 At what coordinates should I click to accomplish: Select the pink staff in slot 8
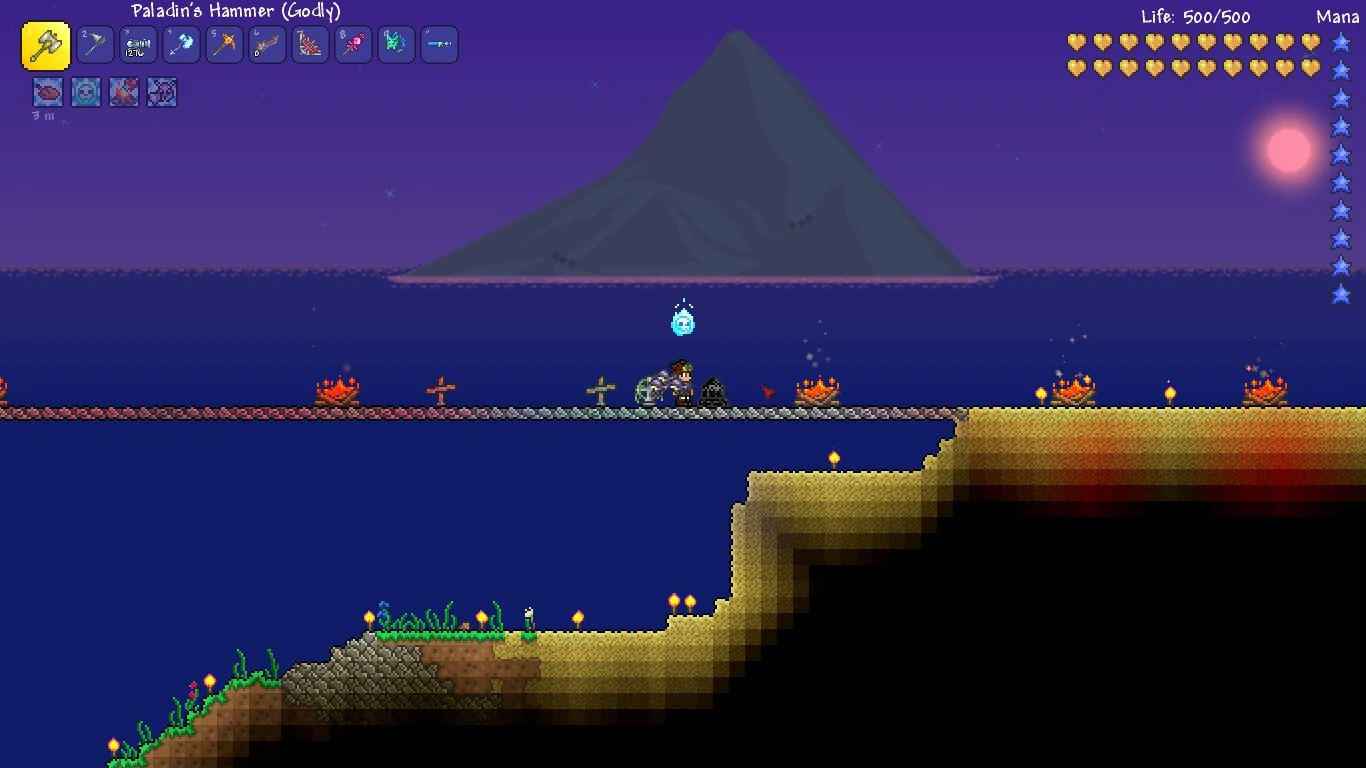(353, 45)
